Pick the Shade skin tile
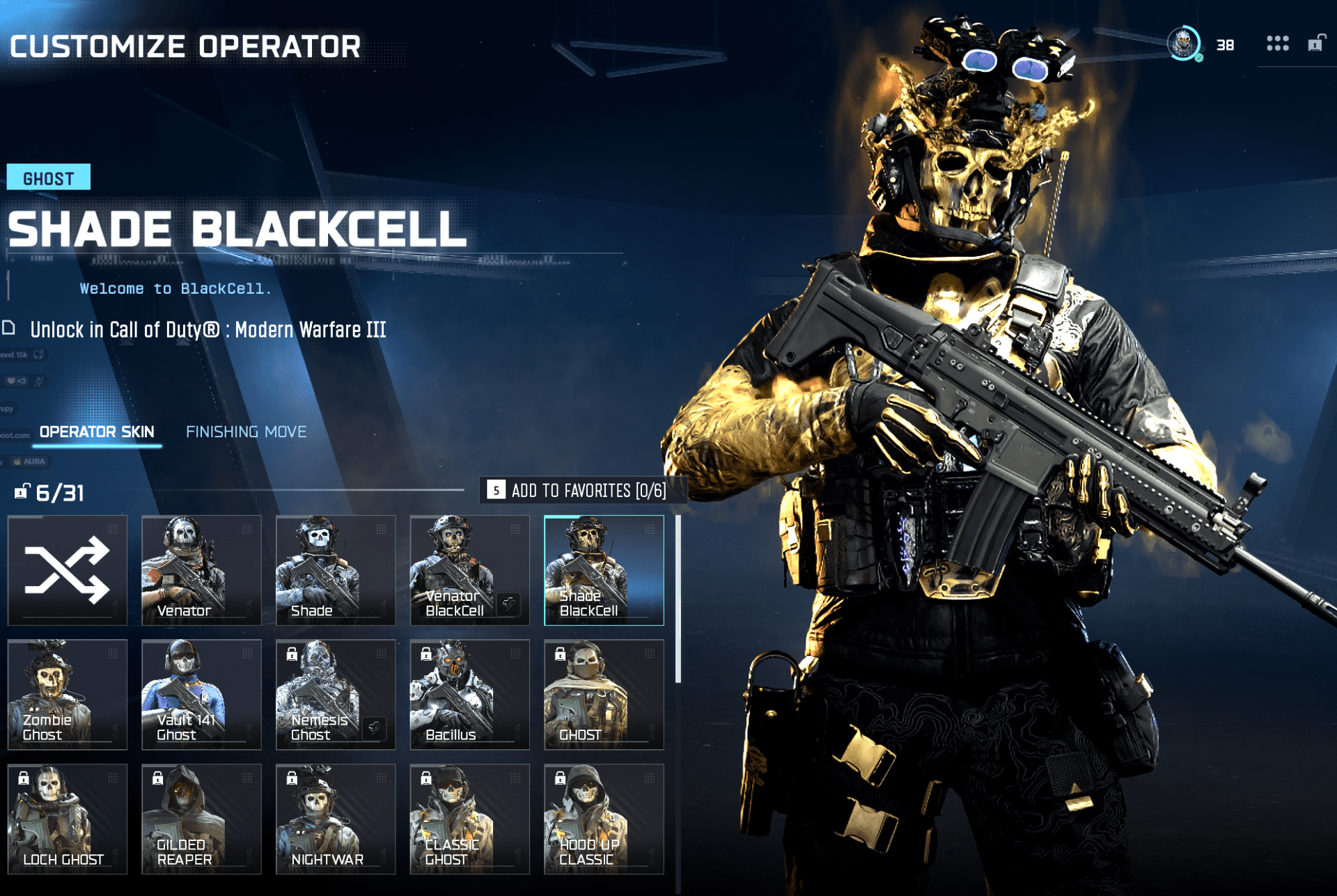The width and height of the screenshot is (1337, 896). [x=336, y=570]
